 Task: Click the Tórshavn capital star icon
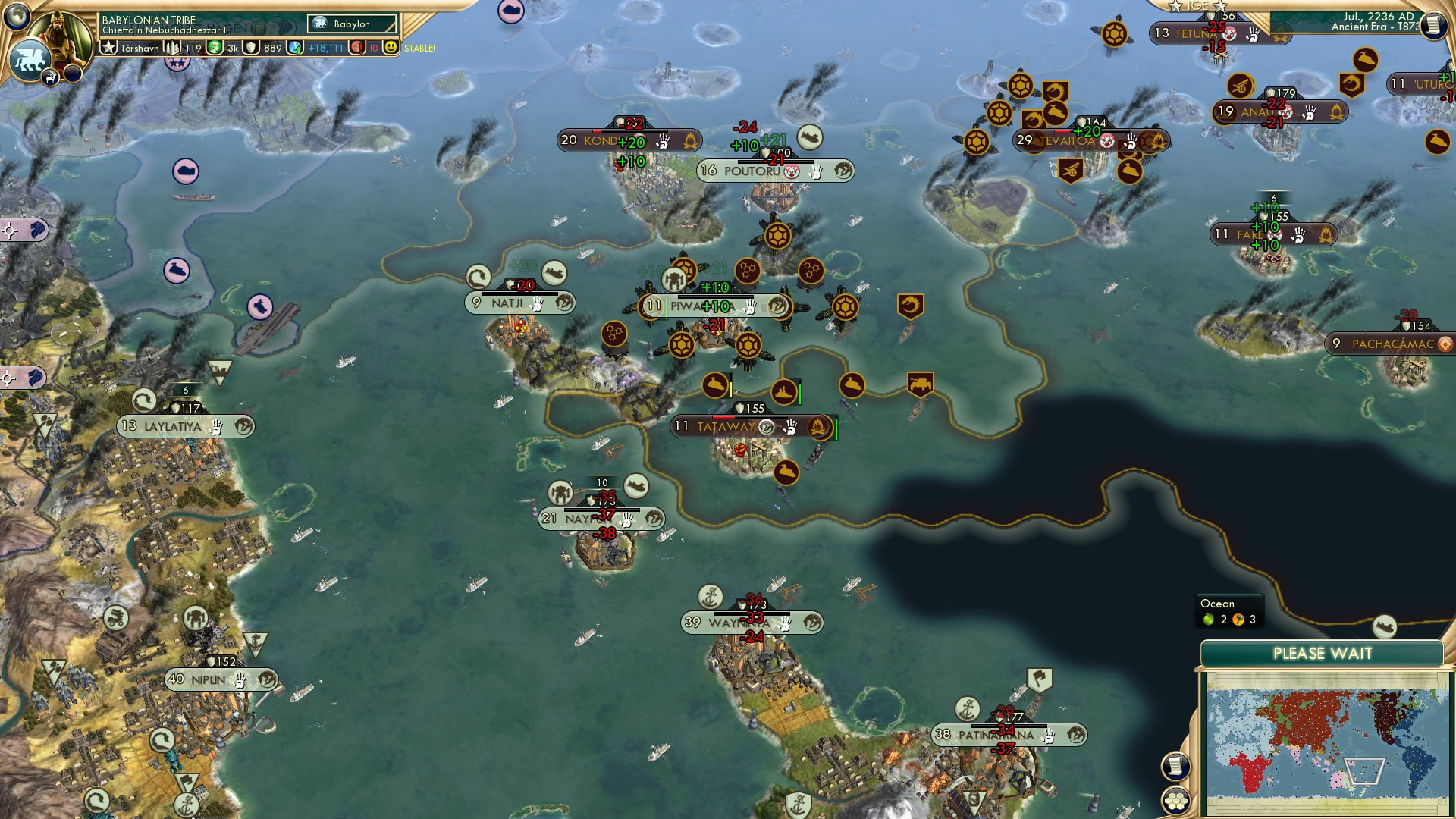pos(109,48)
